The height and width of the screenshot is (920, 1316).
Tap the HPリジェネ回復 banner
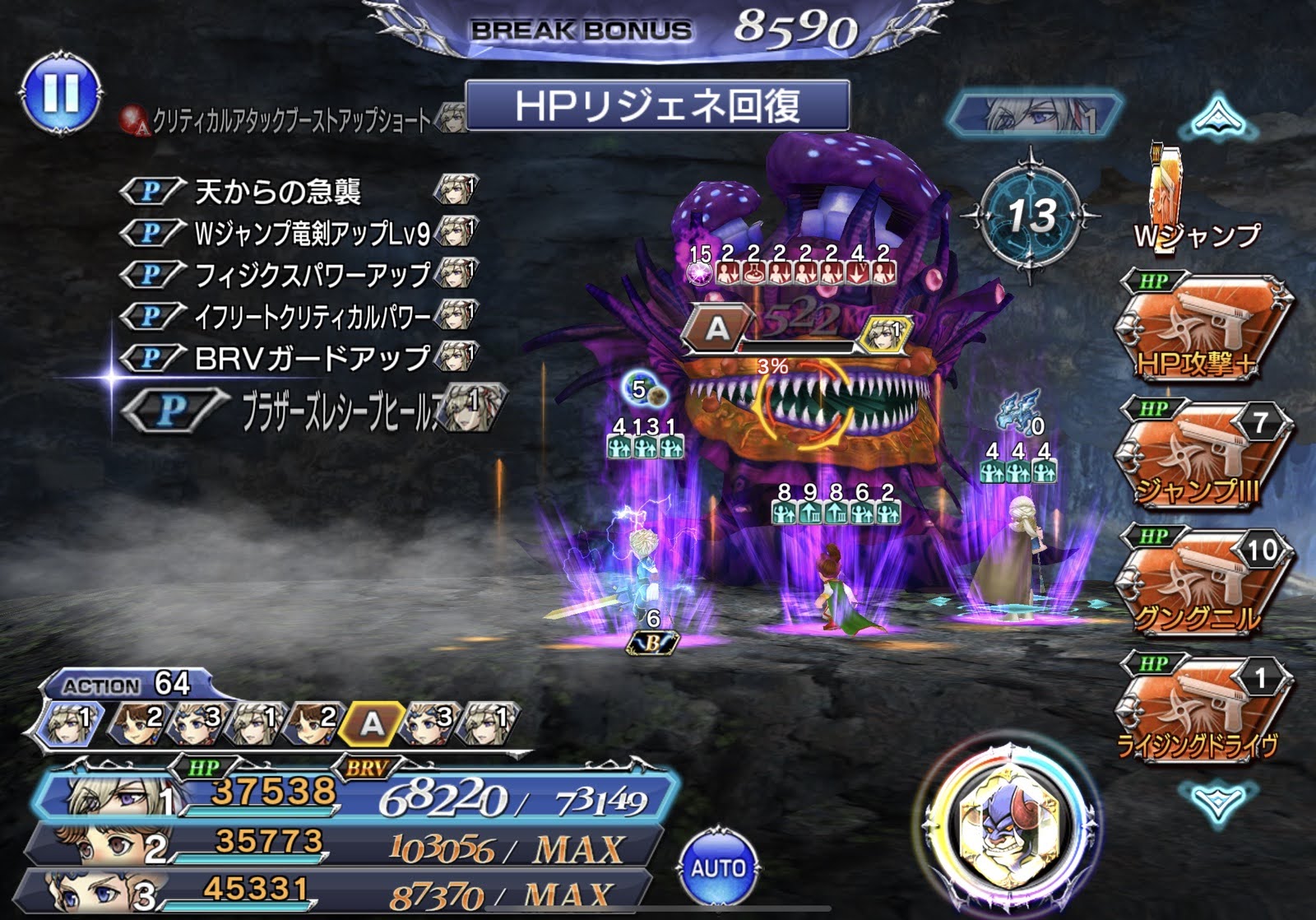[656, 106]
